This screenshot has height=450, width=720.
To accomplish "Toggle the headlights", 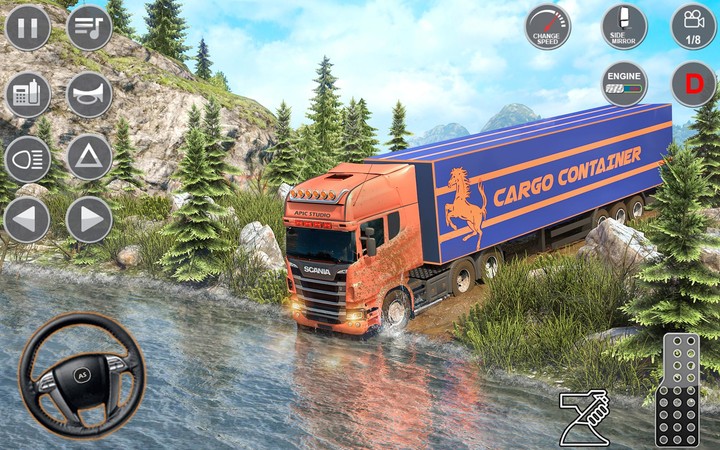I will 28,158.
